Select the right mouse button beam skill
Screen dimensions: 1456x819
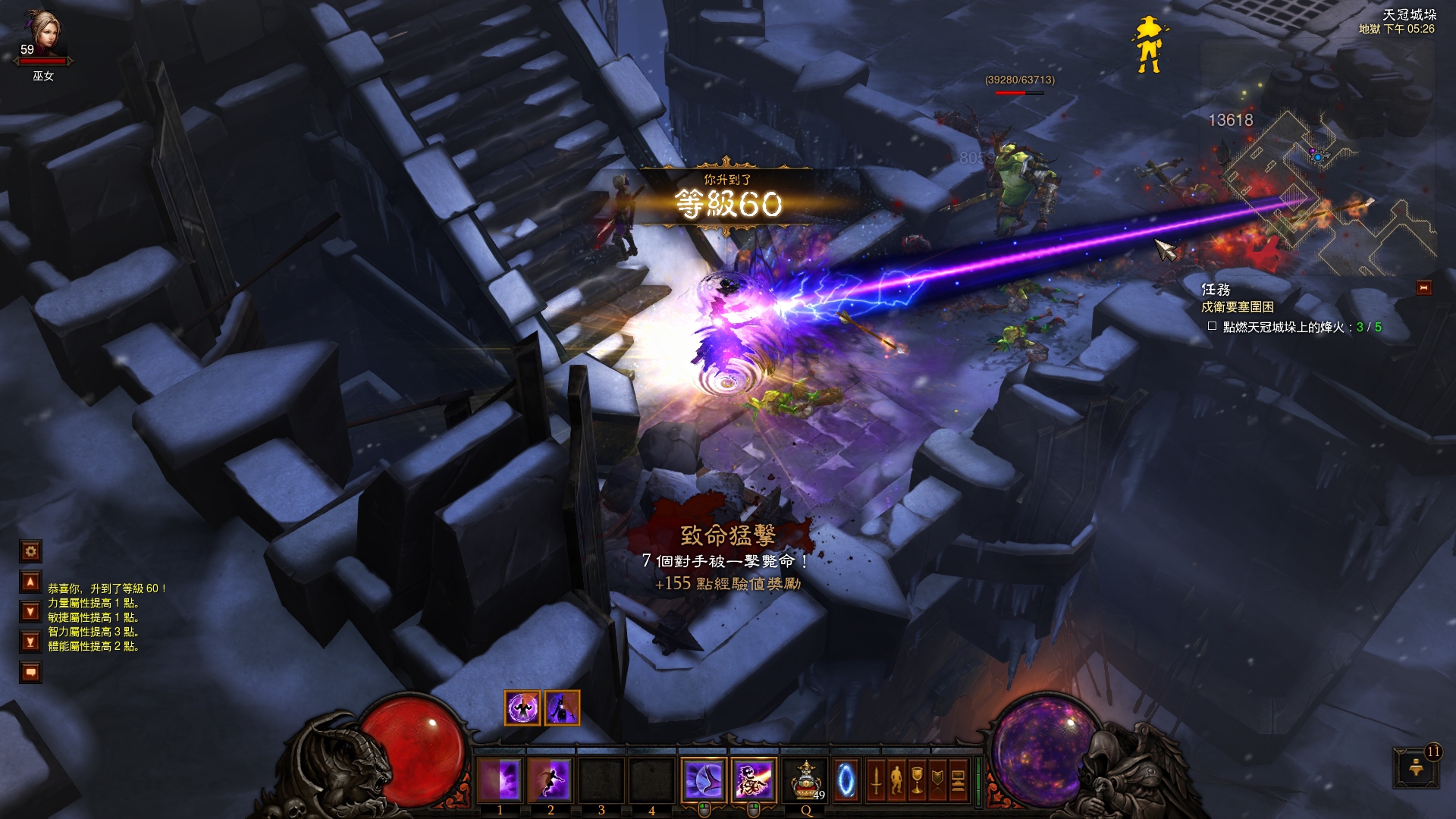pos(754,780)
